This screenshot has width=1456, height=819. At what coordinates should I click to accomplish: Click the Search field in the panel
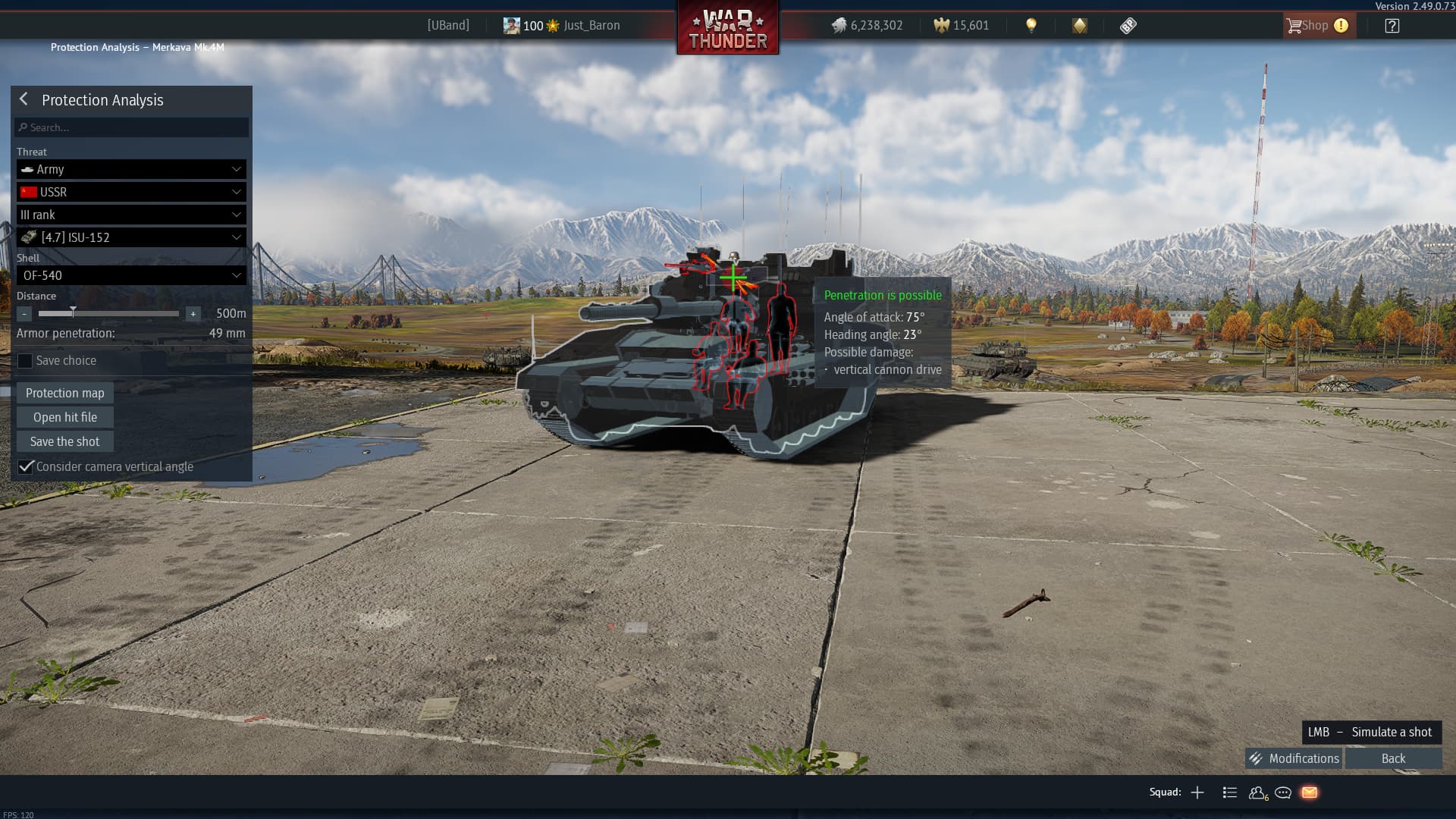(x=132, y=127)
